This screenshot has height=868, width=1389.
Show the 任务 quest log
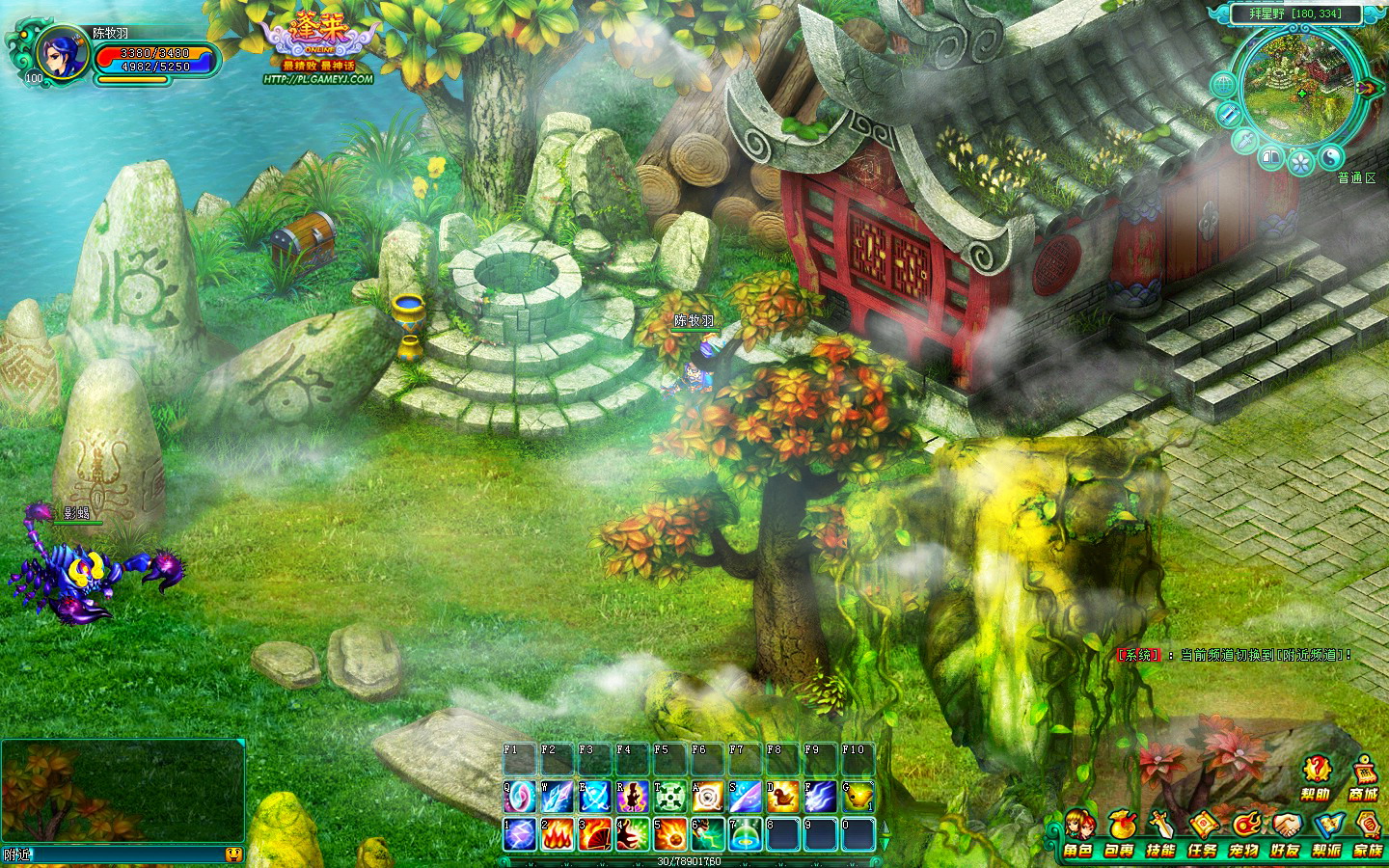click(x=1203, y=835)
